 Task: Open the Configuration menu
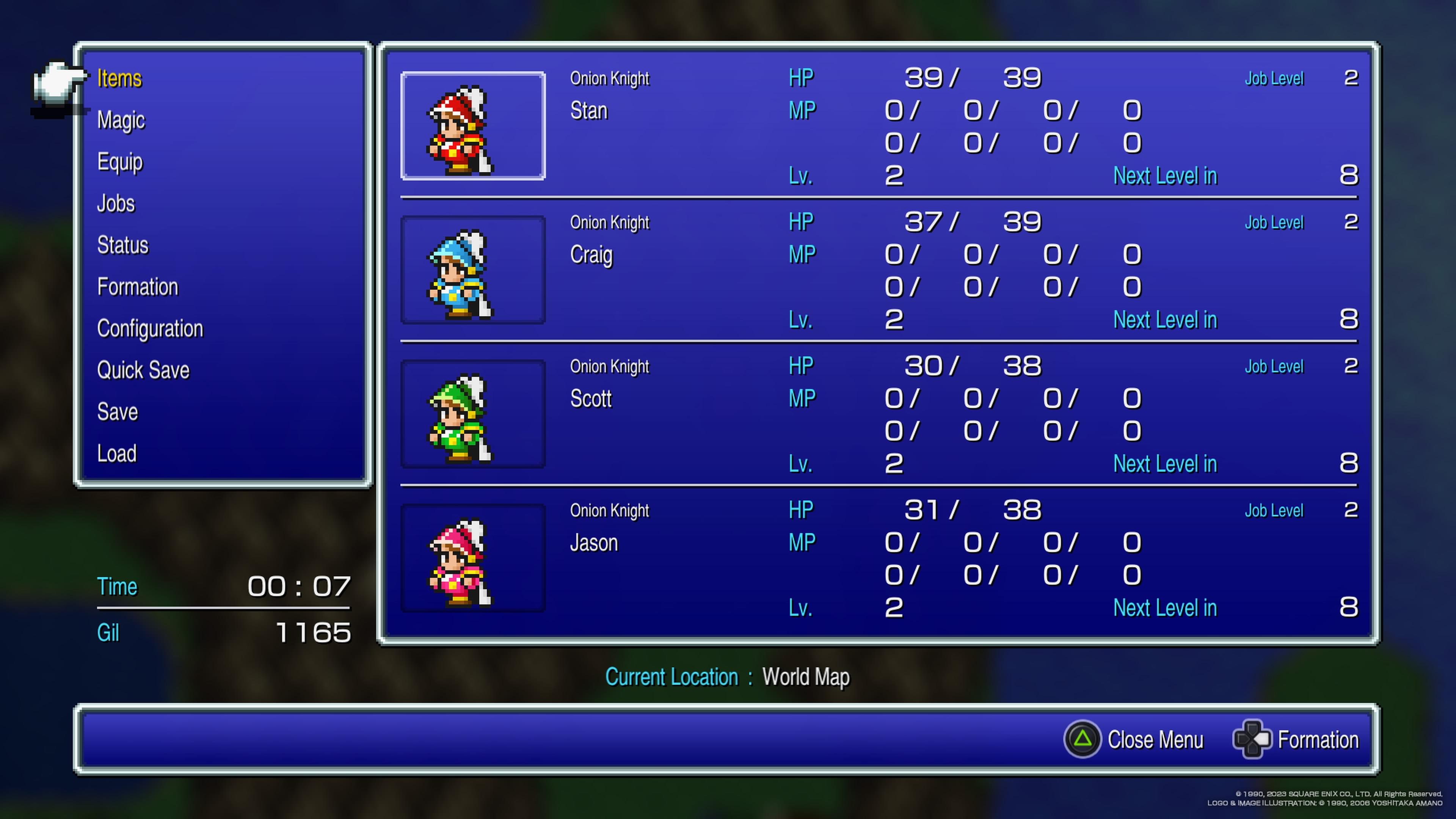pos(151,328)
